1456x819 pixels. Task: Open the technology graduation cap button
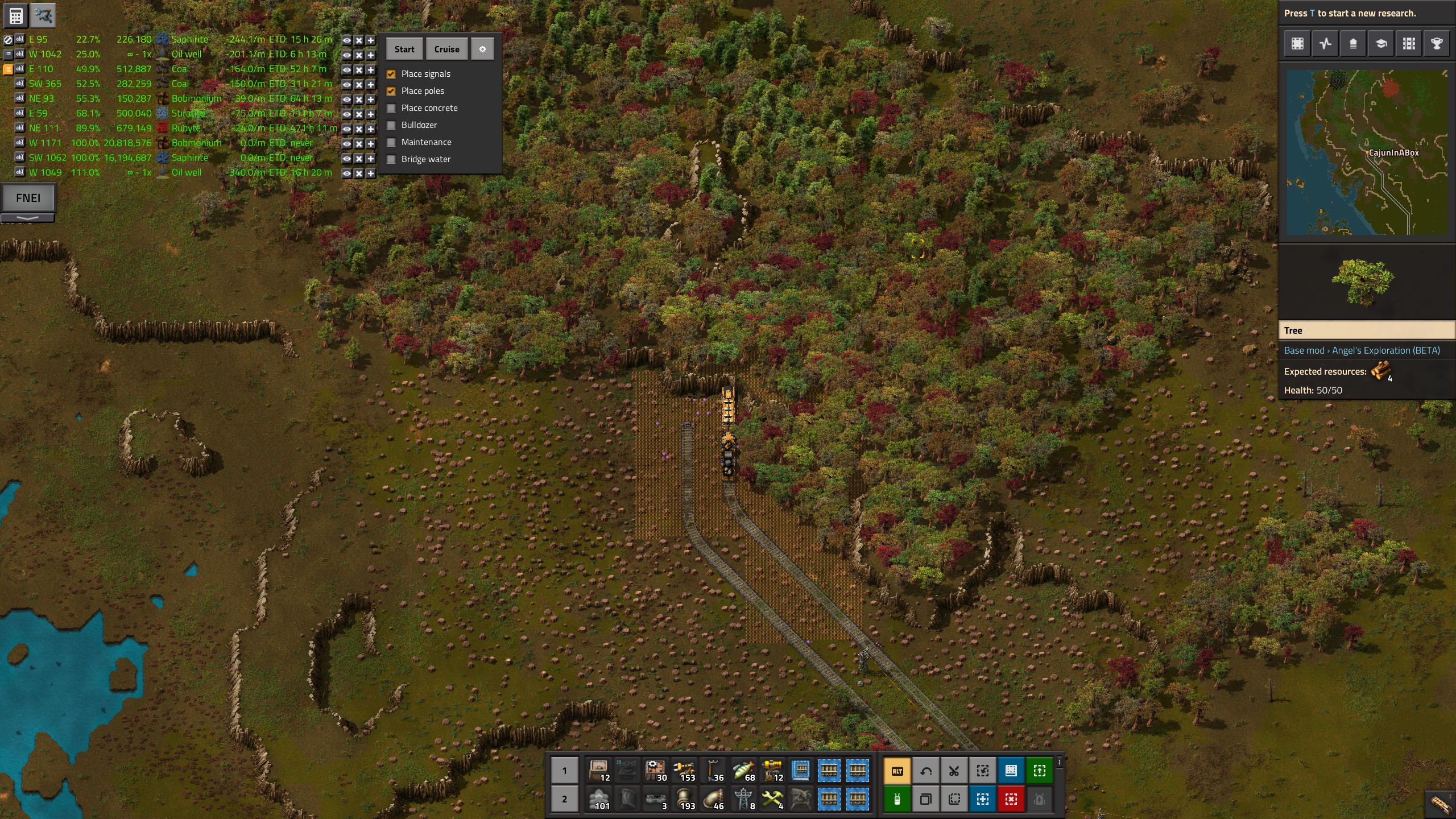[x=1381, y=44]
